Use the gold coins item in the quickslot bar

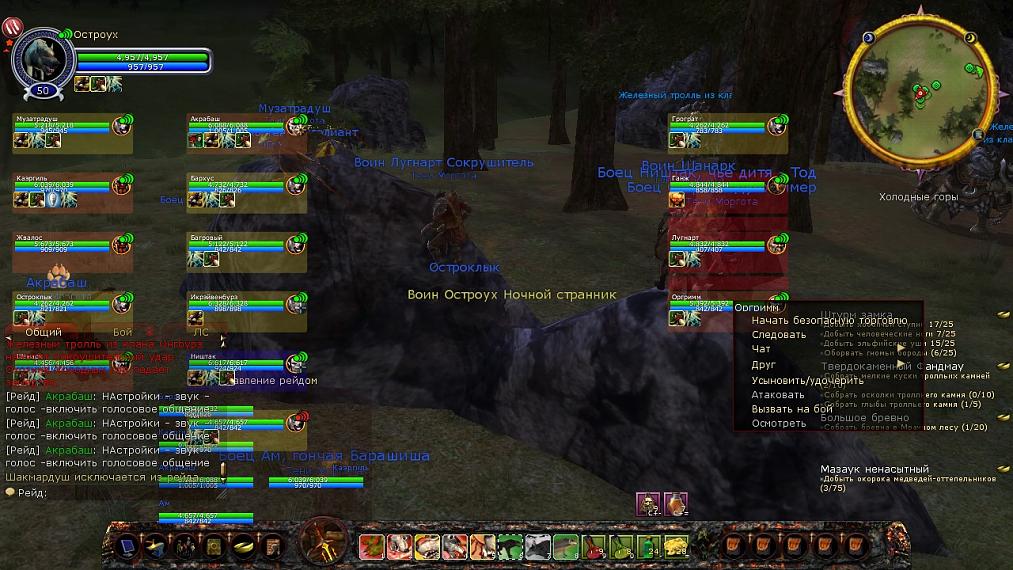[242, 546]
